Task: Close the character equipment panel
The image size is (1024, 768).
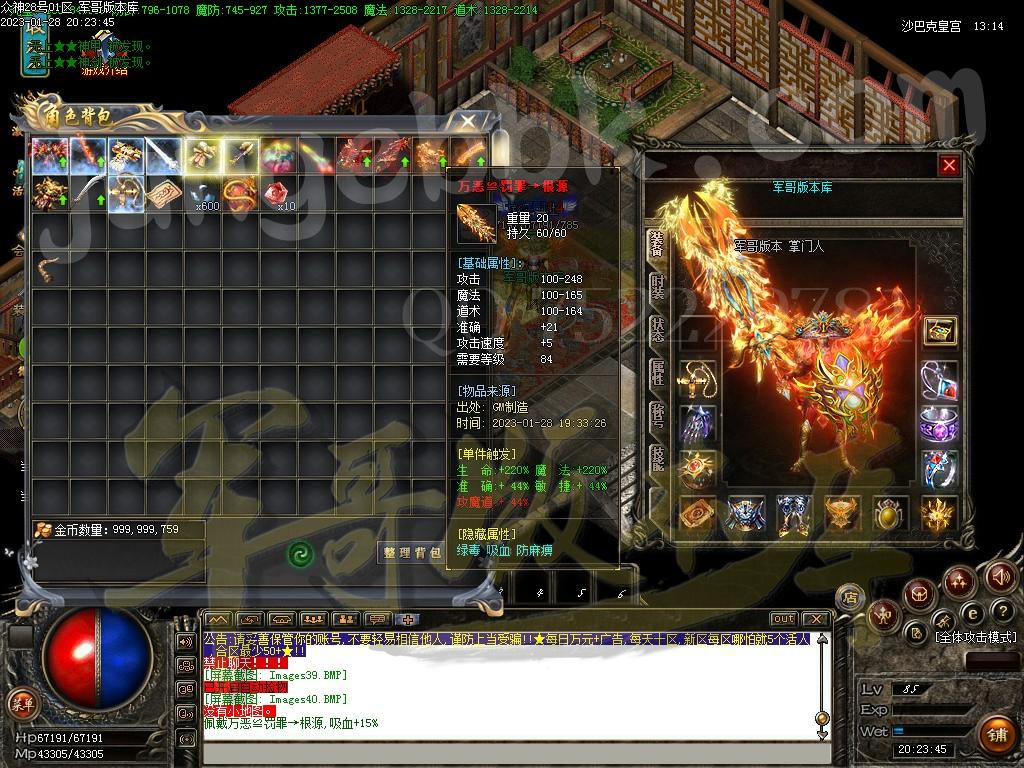Action: (x=949, y=166)
